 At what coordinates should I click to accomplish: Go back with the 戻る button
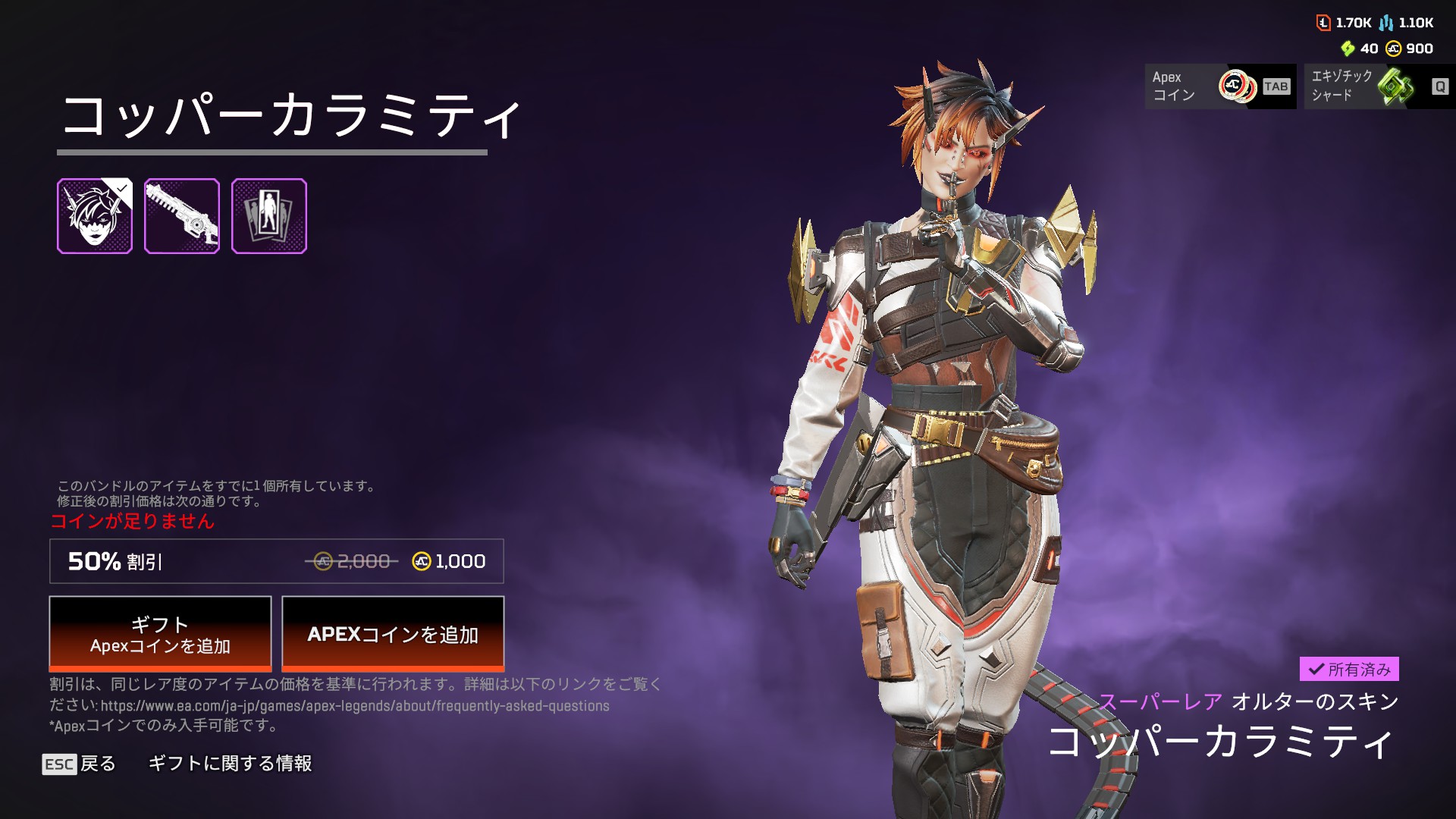pyautogui.click(x=80, y=764)
